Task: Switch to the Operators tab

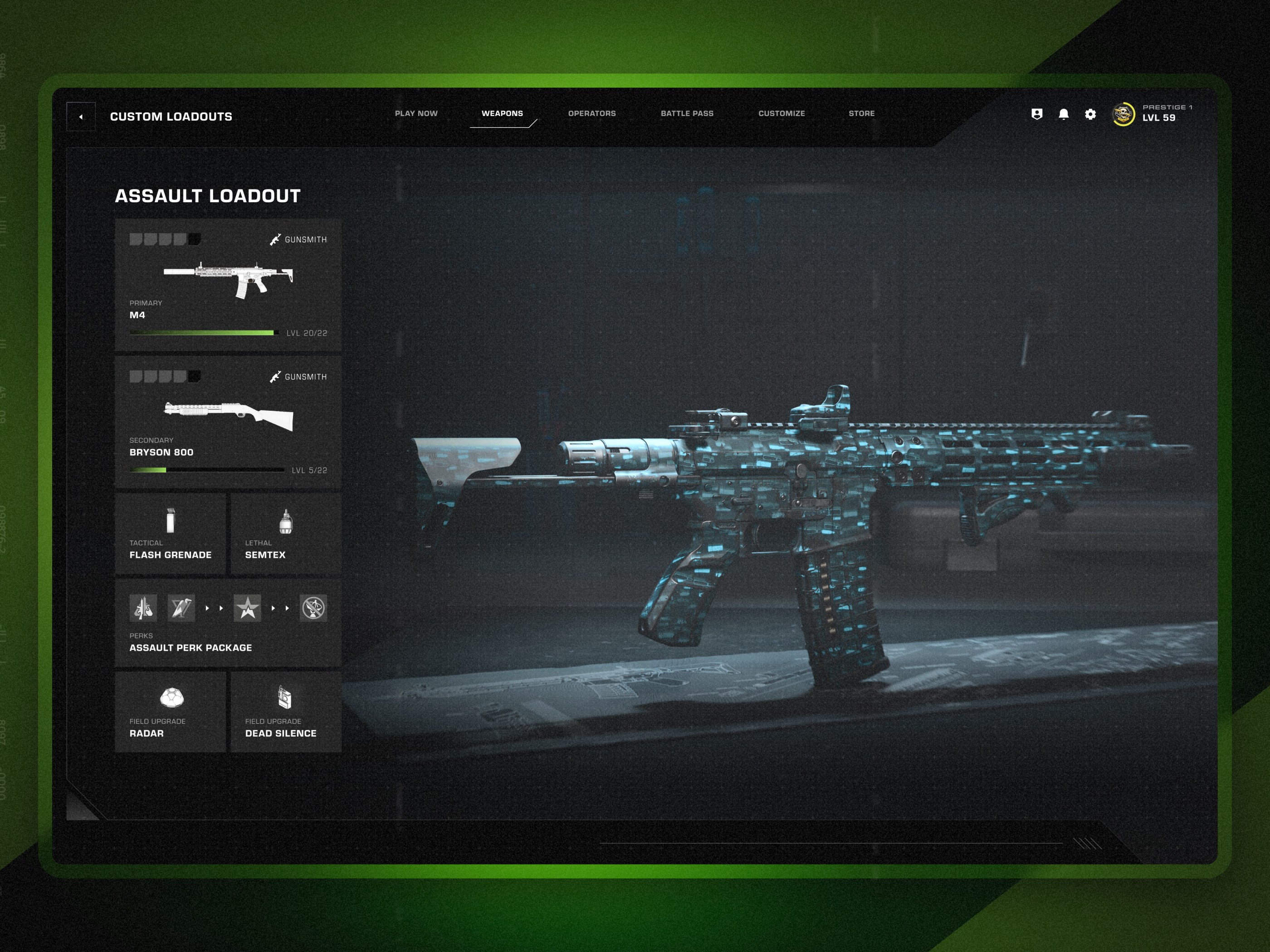Action: (592, 113)
